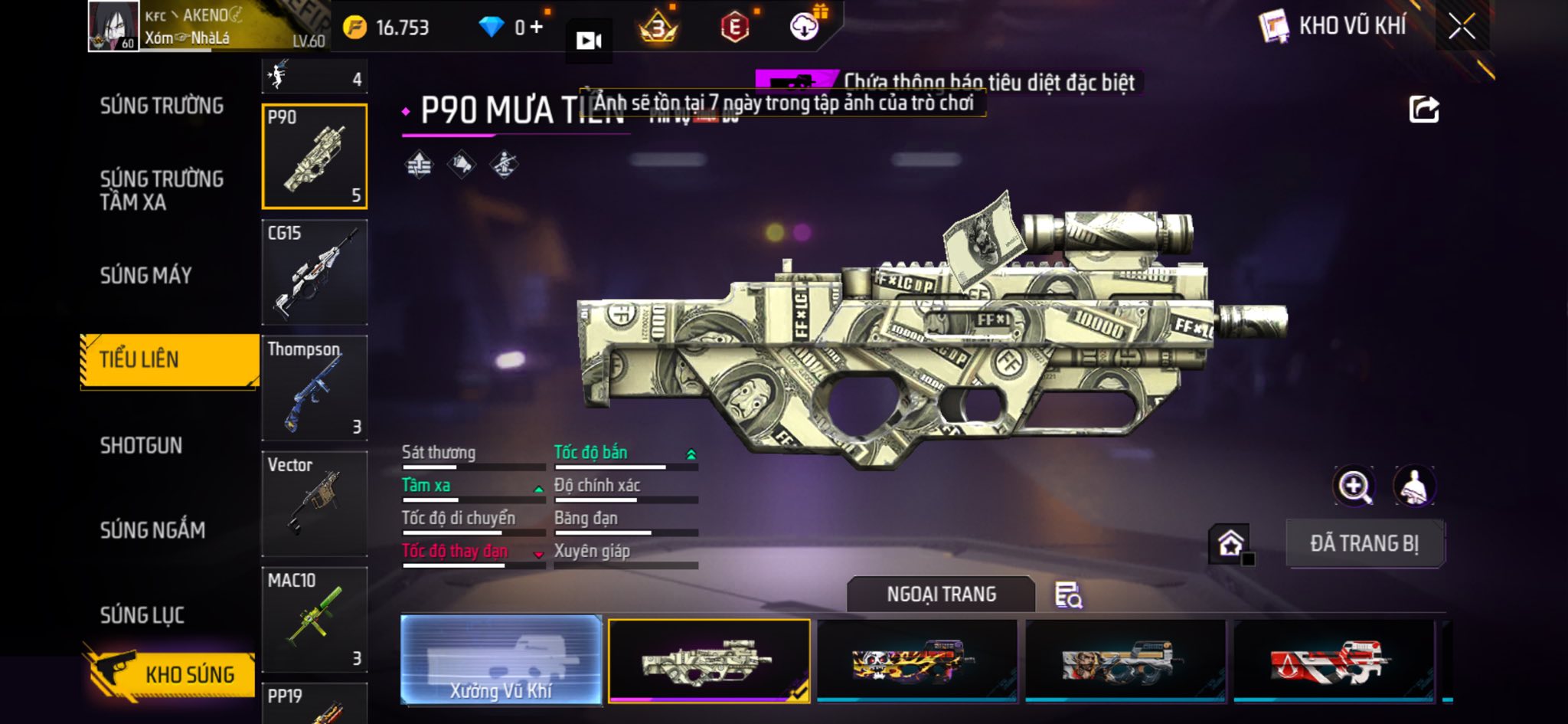Image resolution: width=1568 pixels, height=724 pixels.
Task: Select the SÚNG TRƯỜNG category
Action: 162,106
